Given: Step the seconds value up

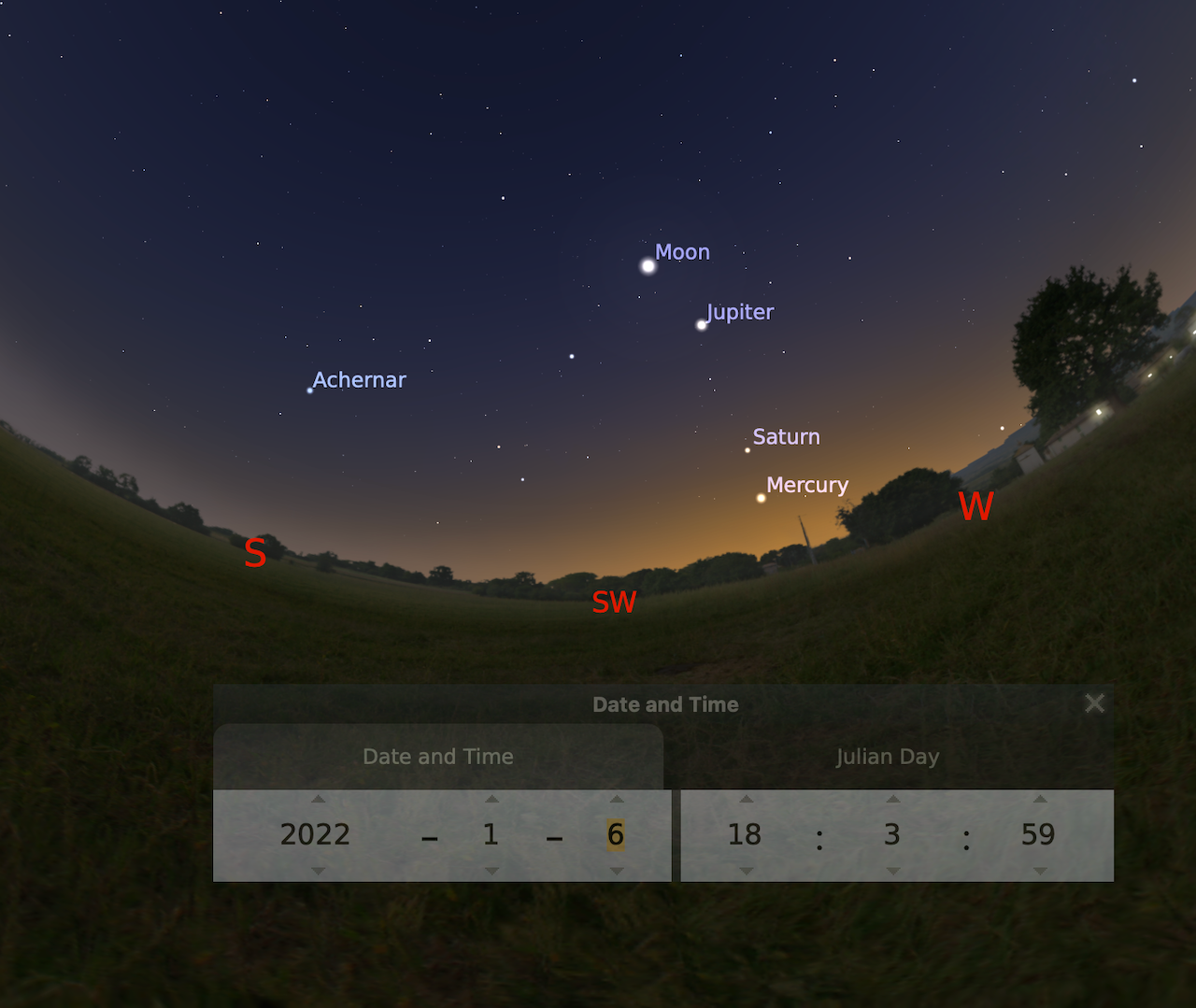Looking at the screenshot, I should click(1039, 799).
